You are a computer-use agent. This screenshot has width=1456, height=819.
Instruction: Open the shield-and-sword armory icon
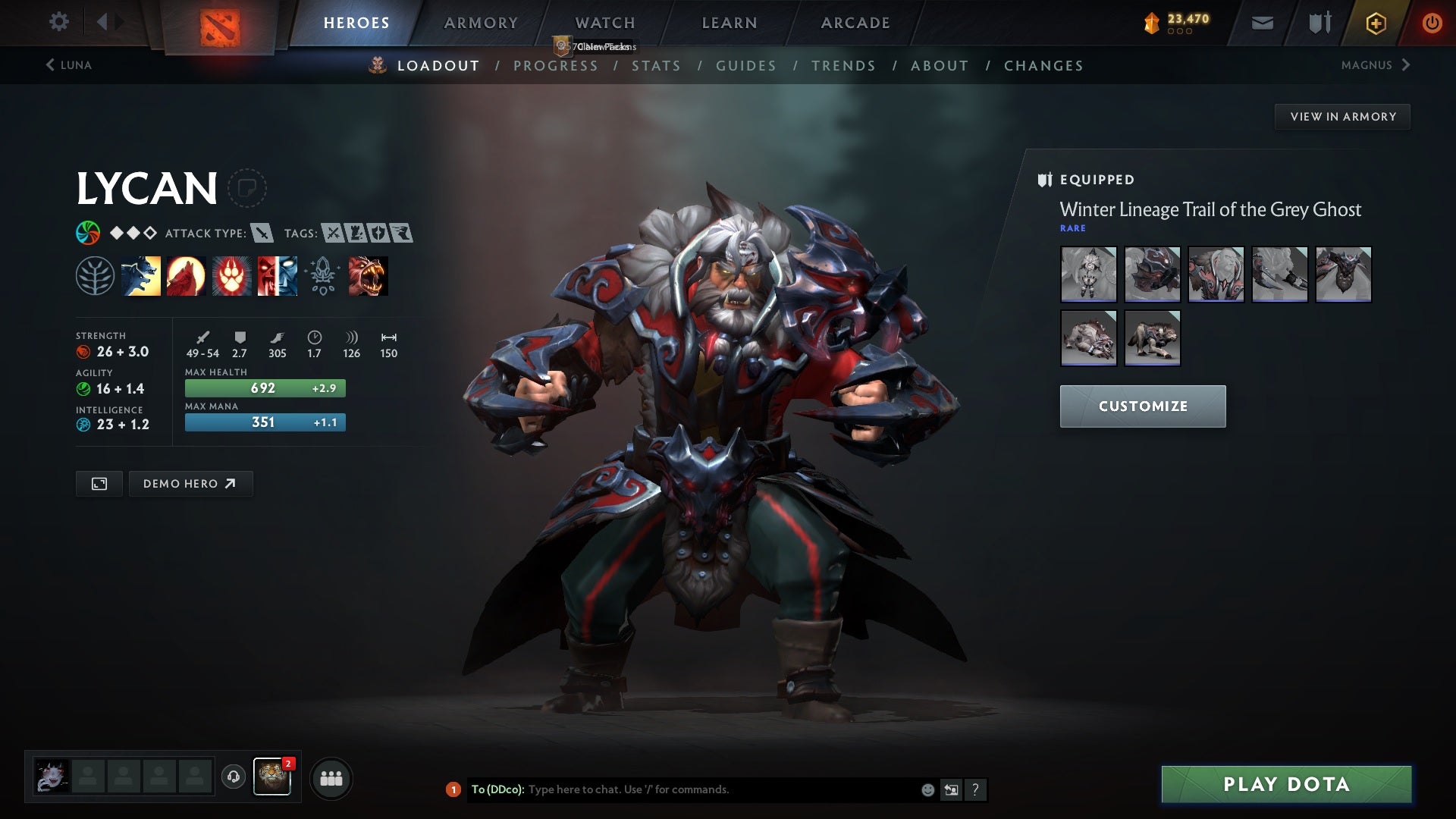coord(1319,22)
